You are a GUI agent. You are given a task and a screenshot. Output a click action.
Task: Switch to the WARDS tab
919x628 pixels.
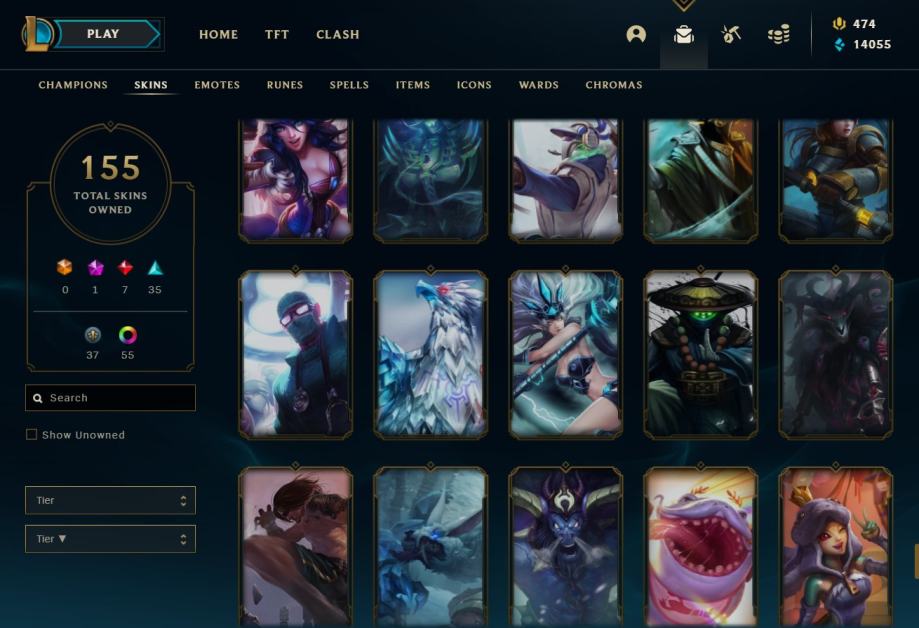point(539,85)
